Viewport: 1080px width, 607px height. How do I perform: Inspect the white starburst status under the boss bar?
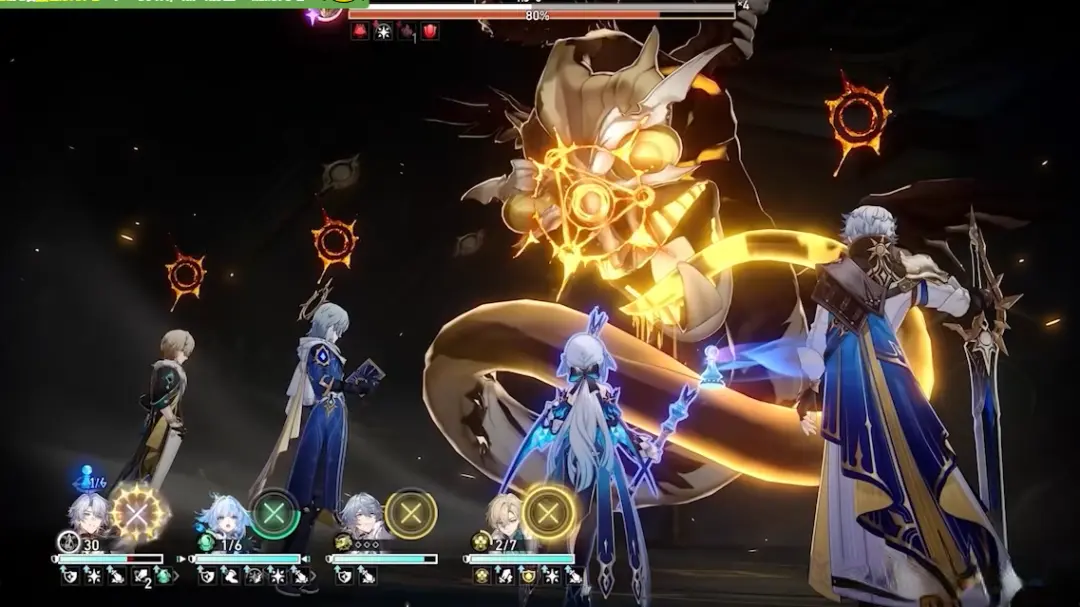(383, 32)
